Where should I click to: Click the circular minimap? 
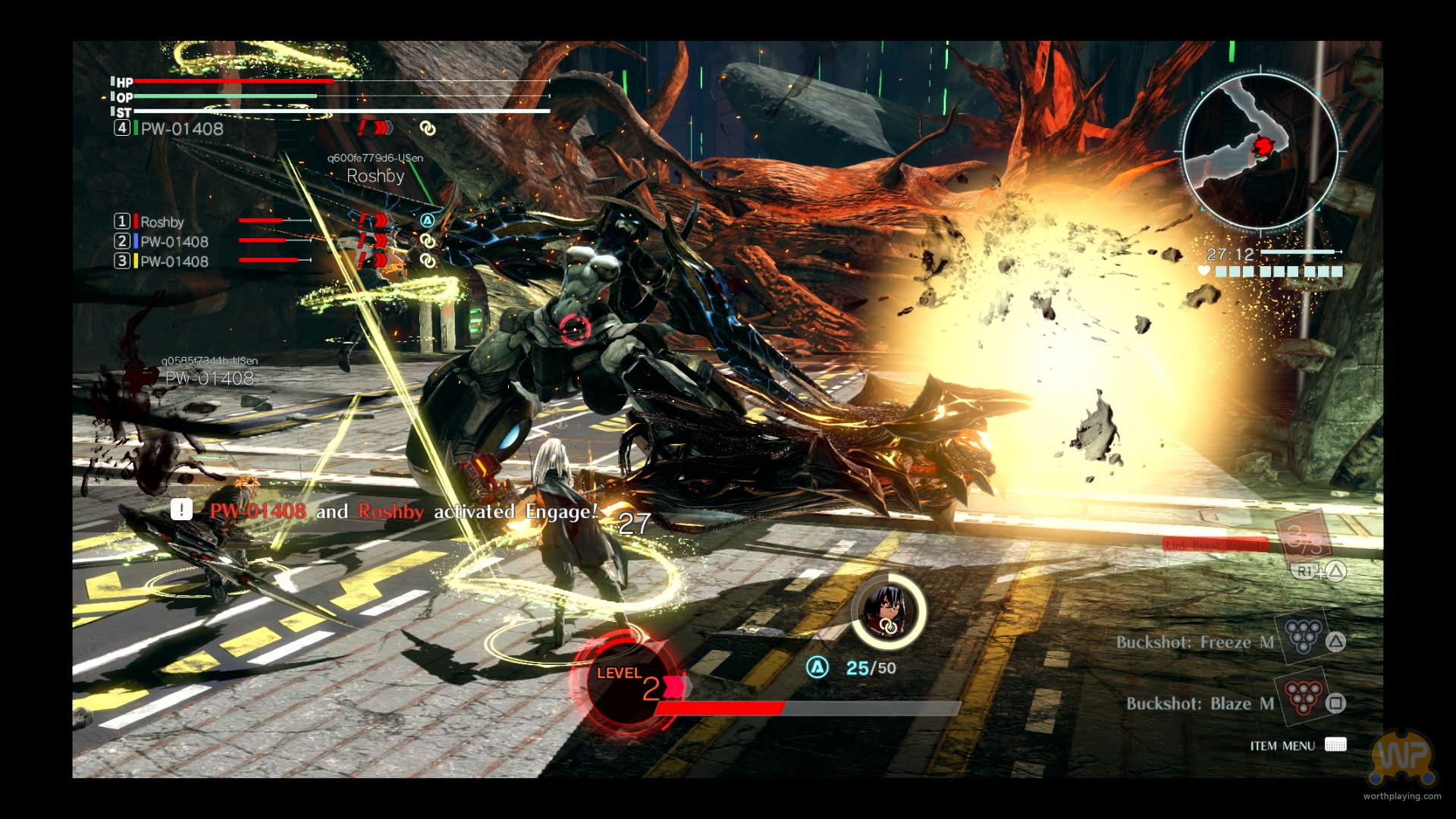[x=1260, y=152]
